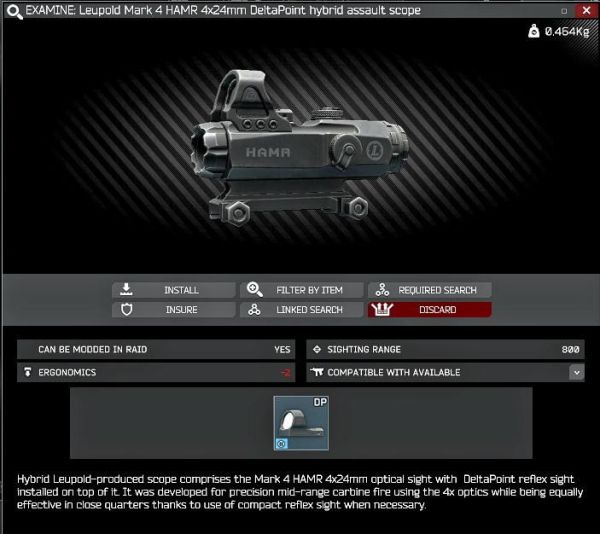
Task: Install the HAMR scope
Action: (x=174, y=290)
